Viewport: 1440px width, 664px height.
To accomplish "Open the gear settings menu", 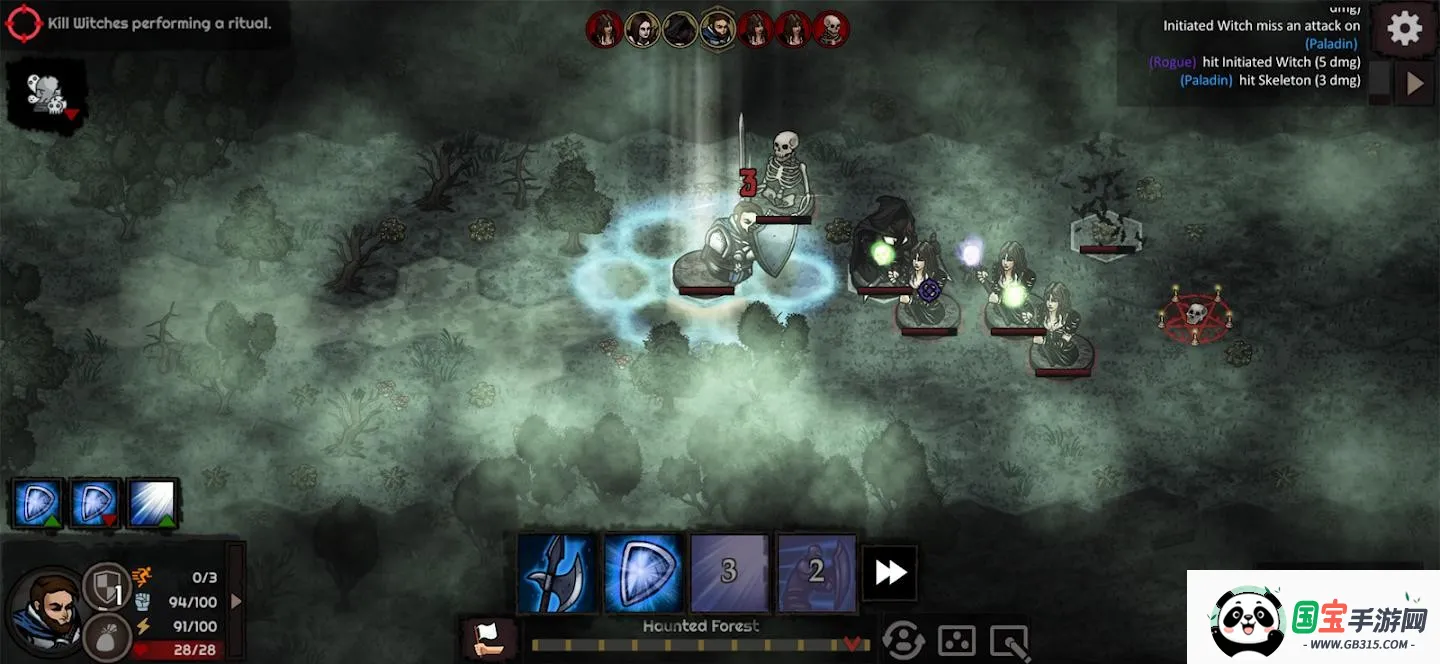I will pos(1404,29).
